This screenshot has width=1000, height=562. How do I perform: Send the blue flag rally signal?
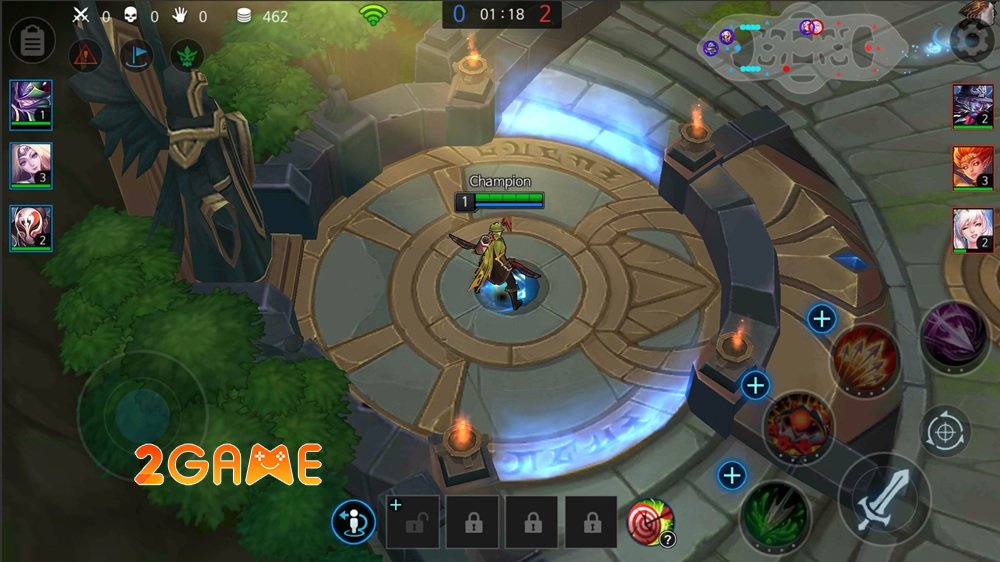[136, 55]
